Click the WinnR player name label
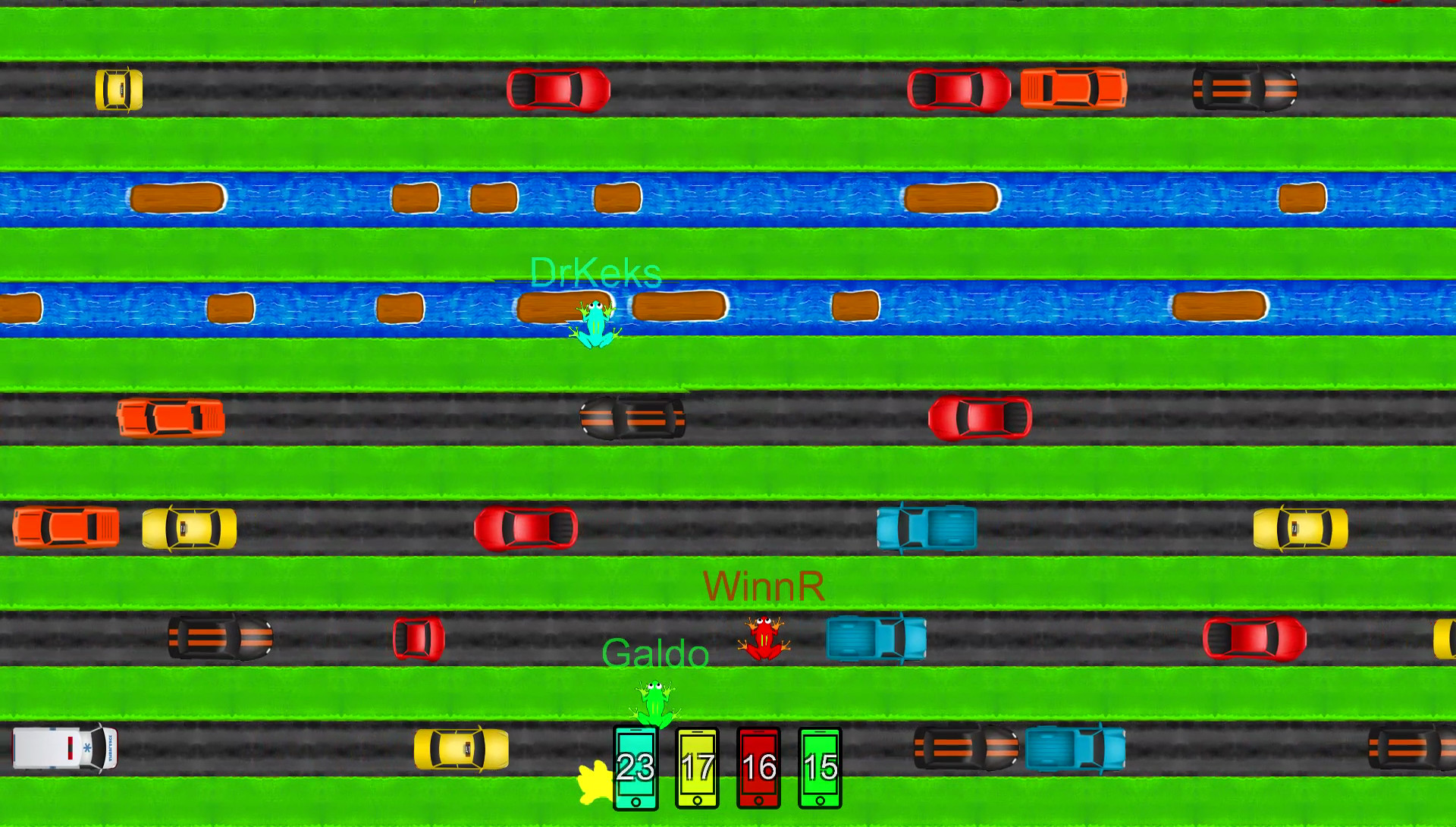Image resolution: width=1456 pixels, height=827 pixels. tap(764, 586)
